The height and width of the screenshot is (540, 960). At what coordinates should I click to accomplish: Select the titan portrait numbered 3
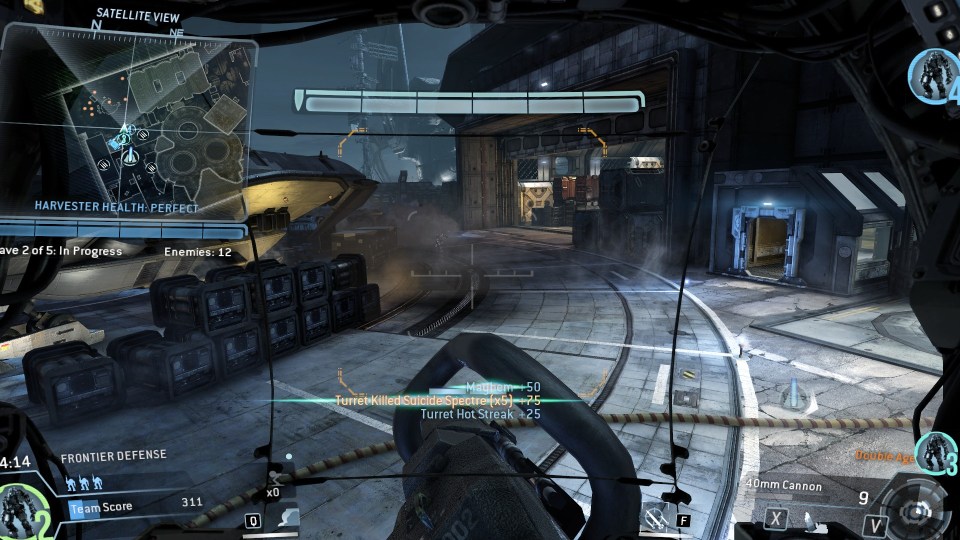click(x=938, y=453)
